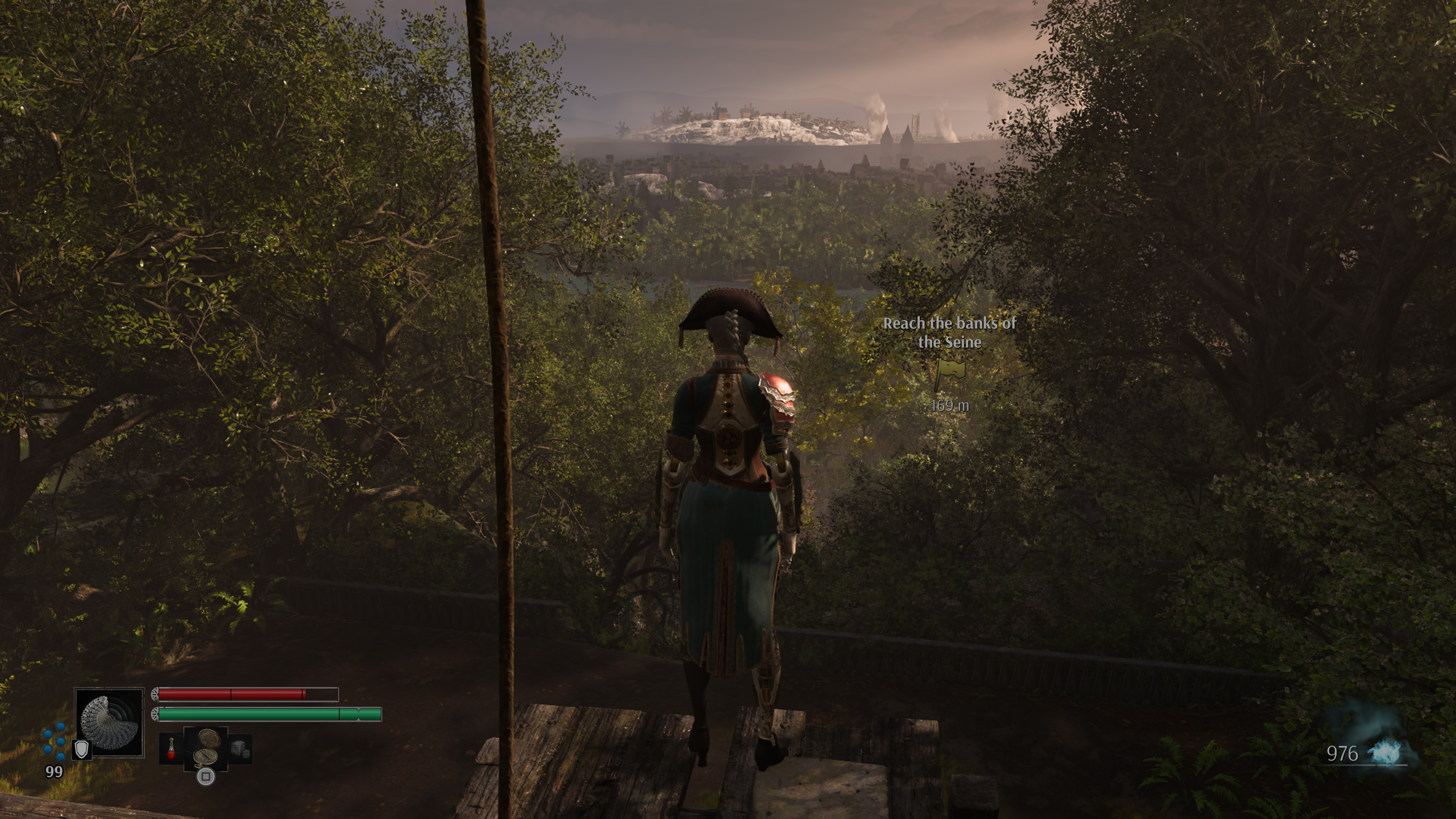The height and width of the screenshot is (819, 1456).
Task: Click the shield ability icon
Action: pyautogui.click(x=83, y=750)
